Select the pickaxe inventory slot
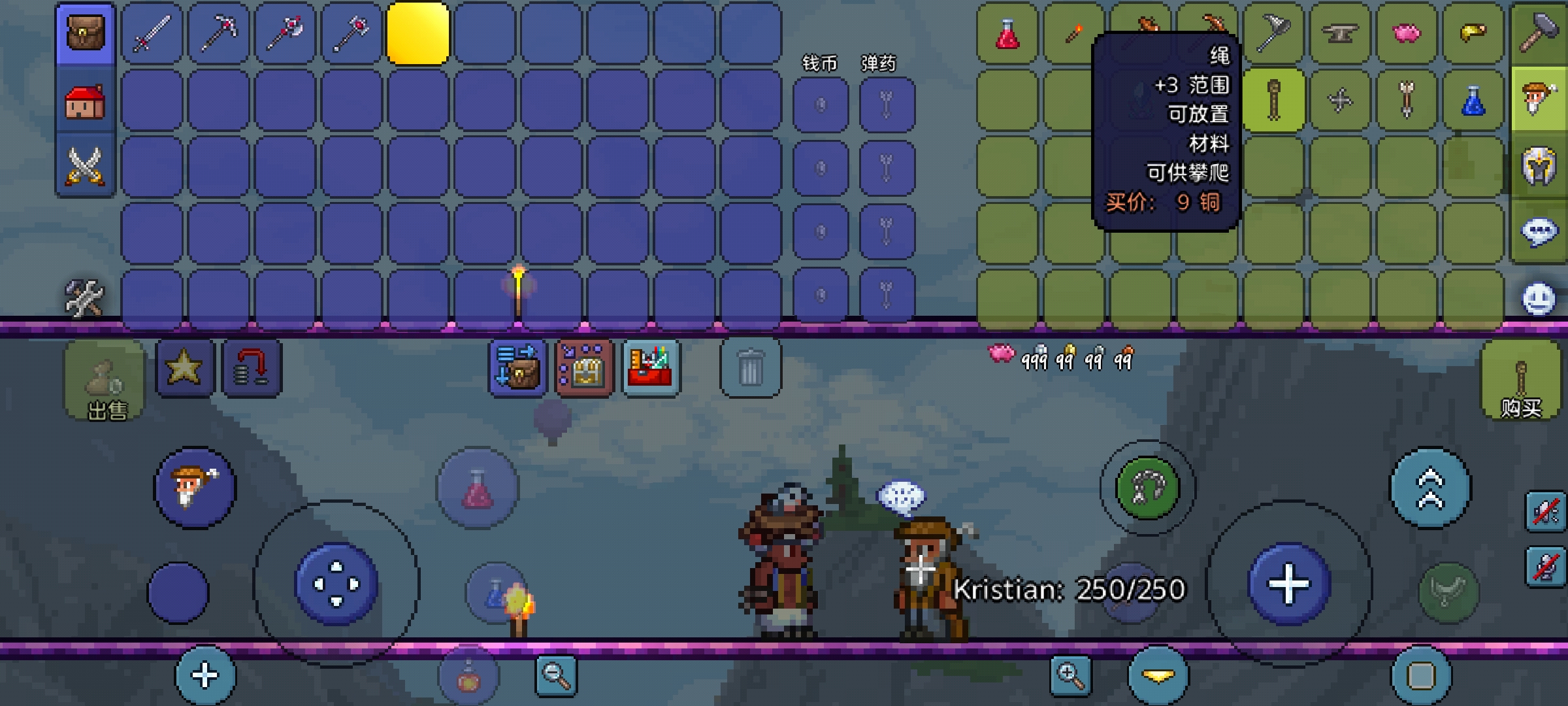The height and width of the screenshot is (706, 1568). click(x=218, y=33)
